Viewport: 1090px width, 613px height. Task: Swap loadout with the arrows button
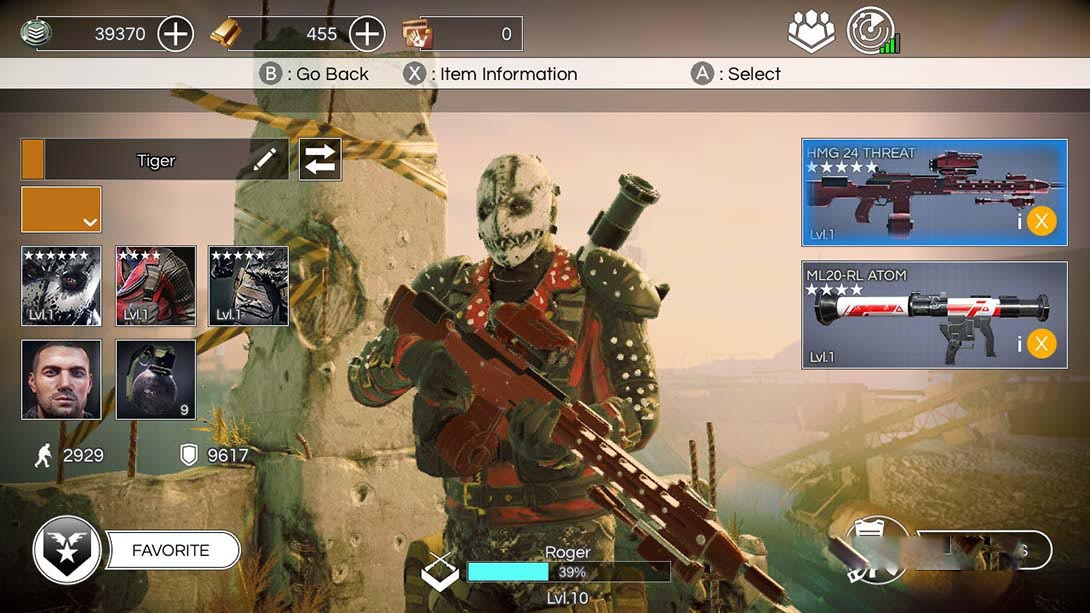point(320,160)
